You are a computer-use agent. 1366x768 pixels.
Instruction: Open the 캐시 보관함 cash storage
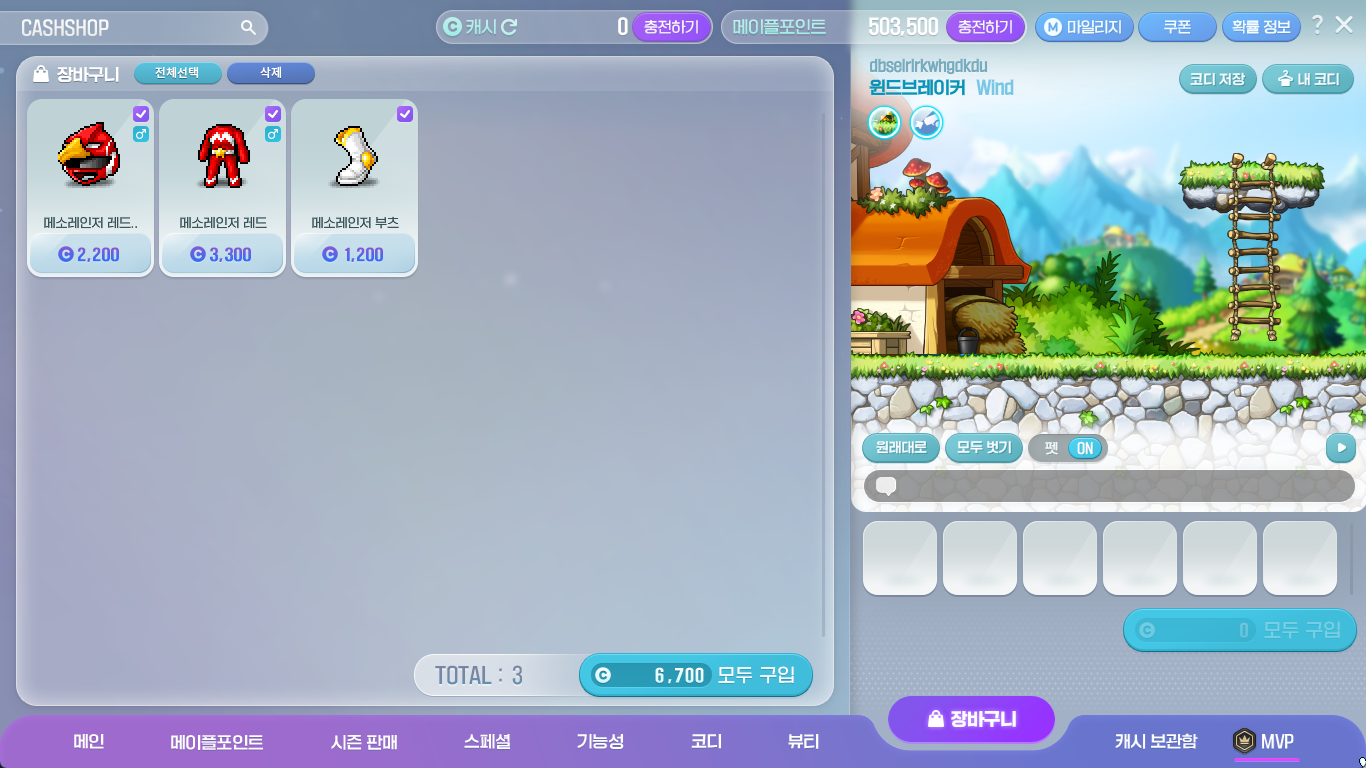tap(1155, 742)
